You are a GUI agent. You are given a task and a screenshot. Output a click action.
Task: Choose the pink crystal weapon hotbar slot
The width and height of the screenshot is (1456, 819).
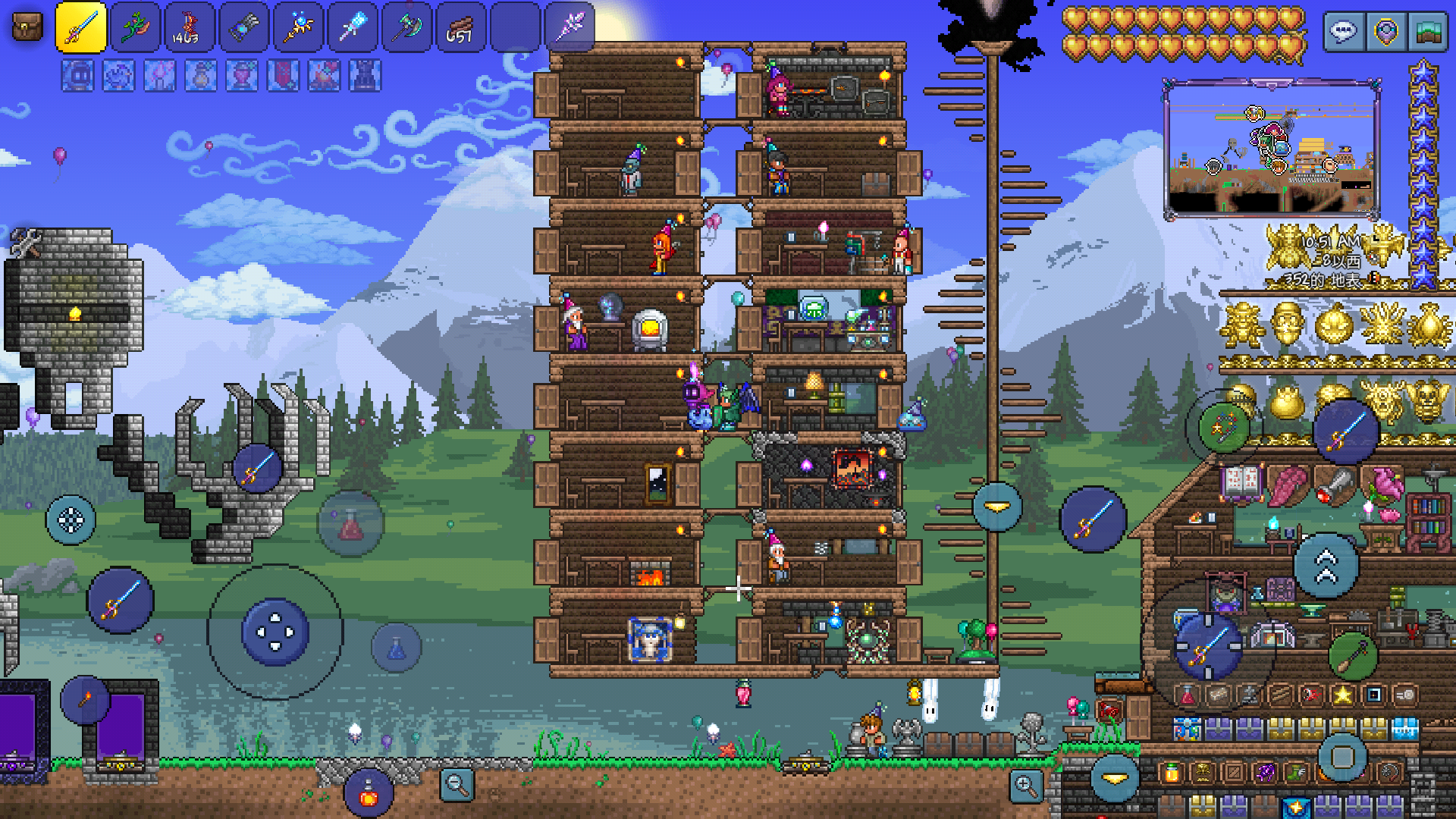point(570,28)
